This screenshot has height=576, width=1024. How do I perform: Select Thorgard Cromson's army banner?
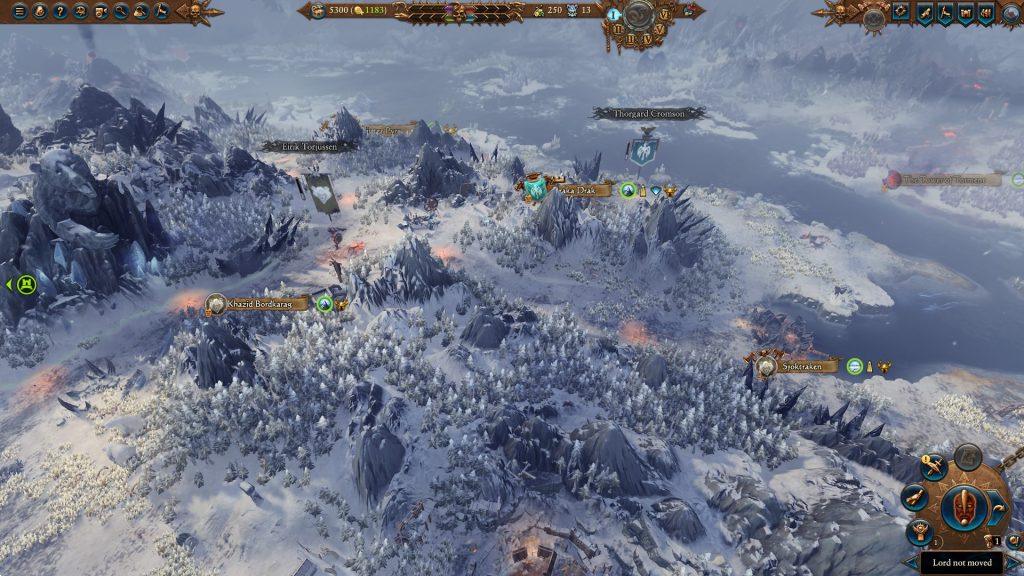pyautogui.click(x=643, y=156)
